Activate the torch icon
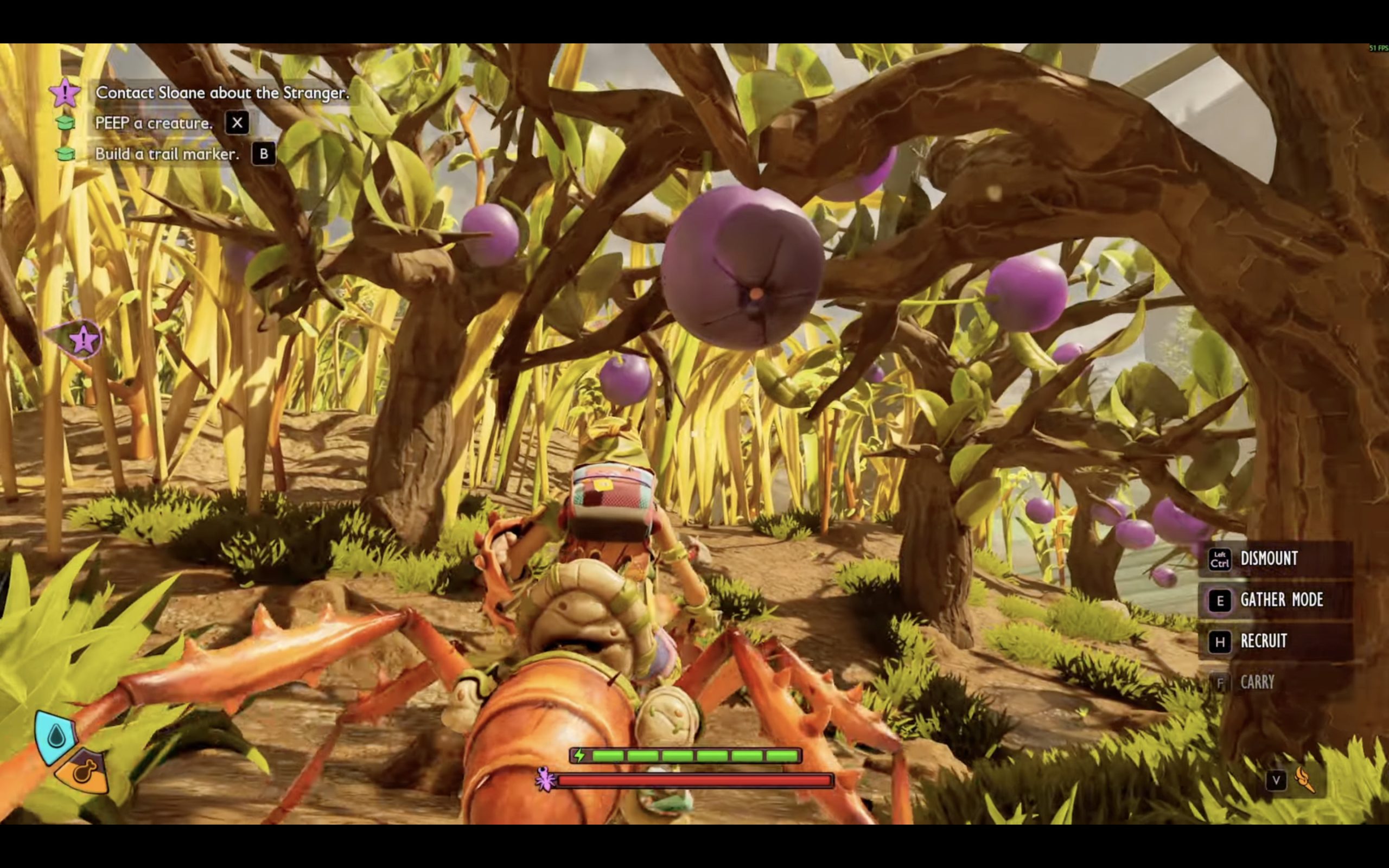The image size is (1389, 868). point(1304,780)
